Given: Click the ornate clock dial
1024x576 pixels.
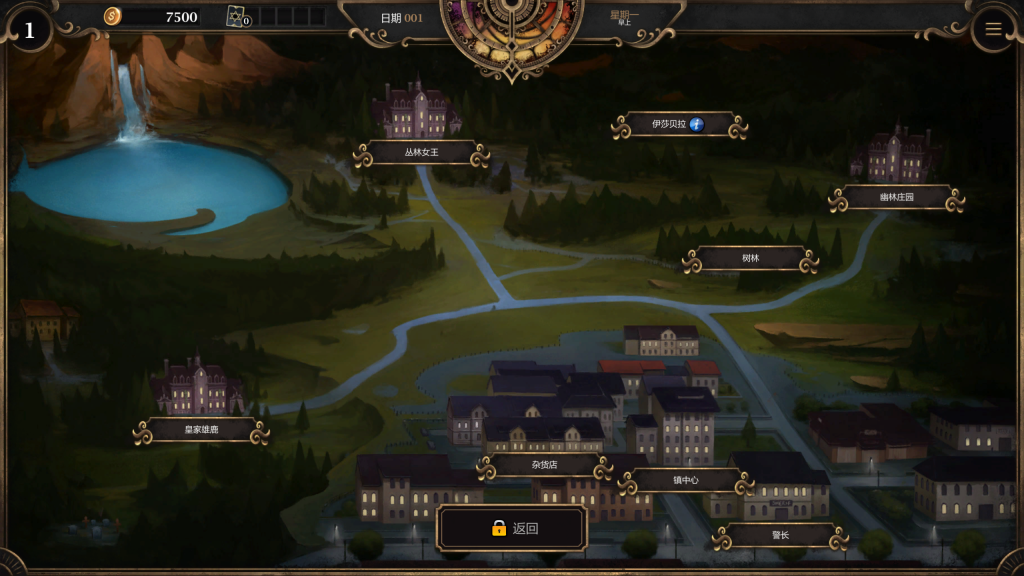Looking at the screenshot, I should (512, 30).
